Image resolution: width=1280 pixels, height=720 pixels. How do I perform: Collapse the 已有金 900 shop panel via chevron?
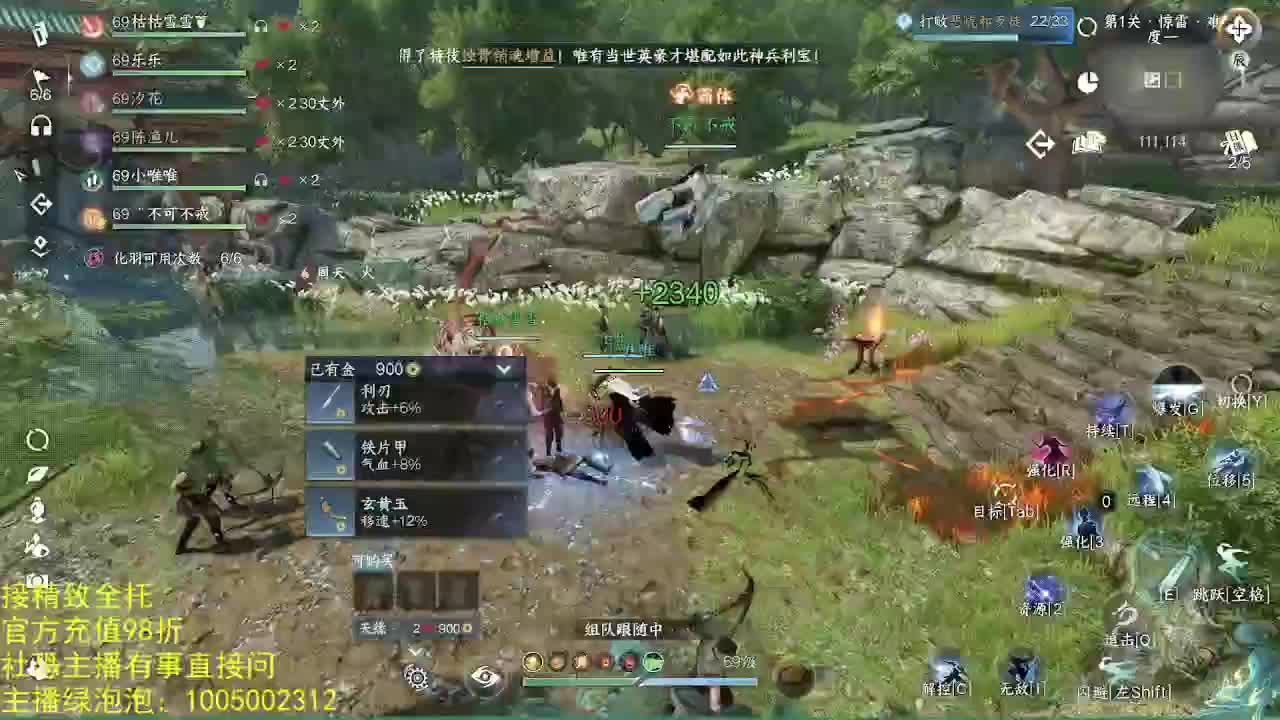tap(504, 369)
